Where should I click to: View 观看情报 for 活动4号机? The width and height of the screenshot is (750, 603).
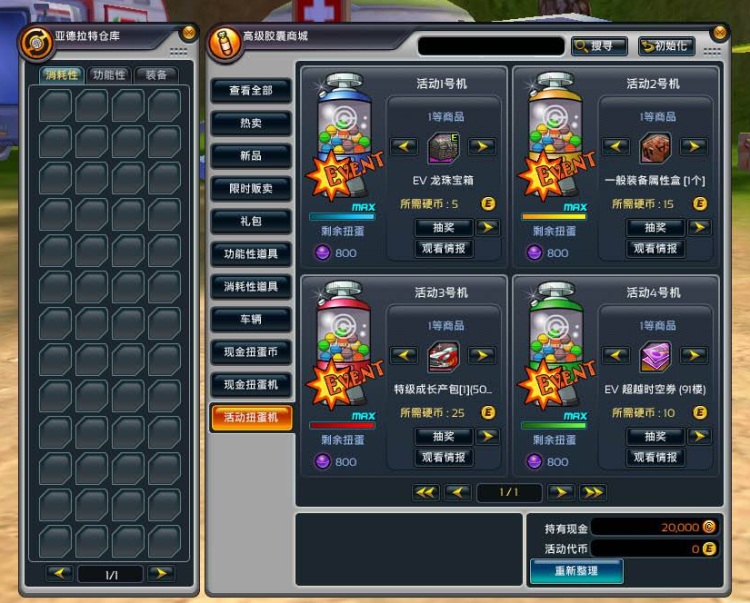pyautogui.click(x=656, y=457)
